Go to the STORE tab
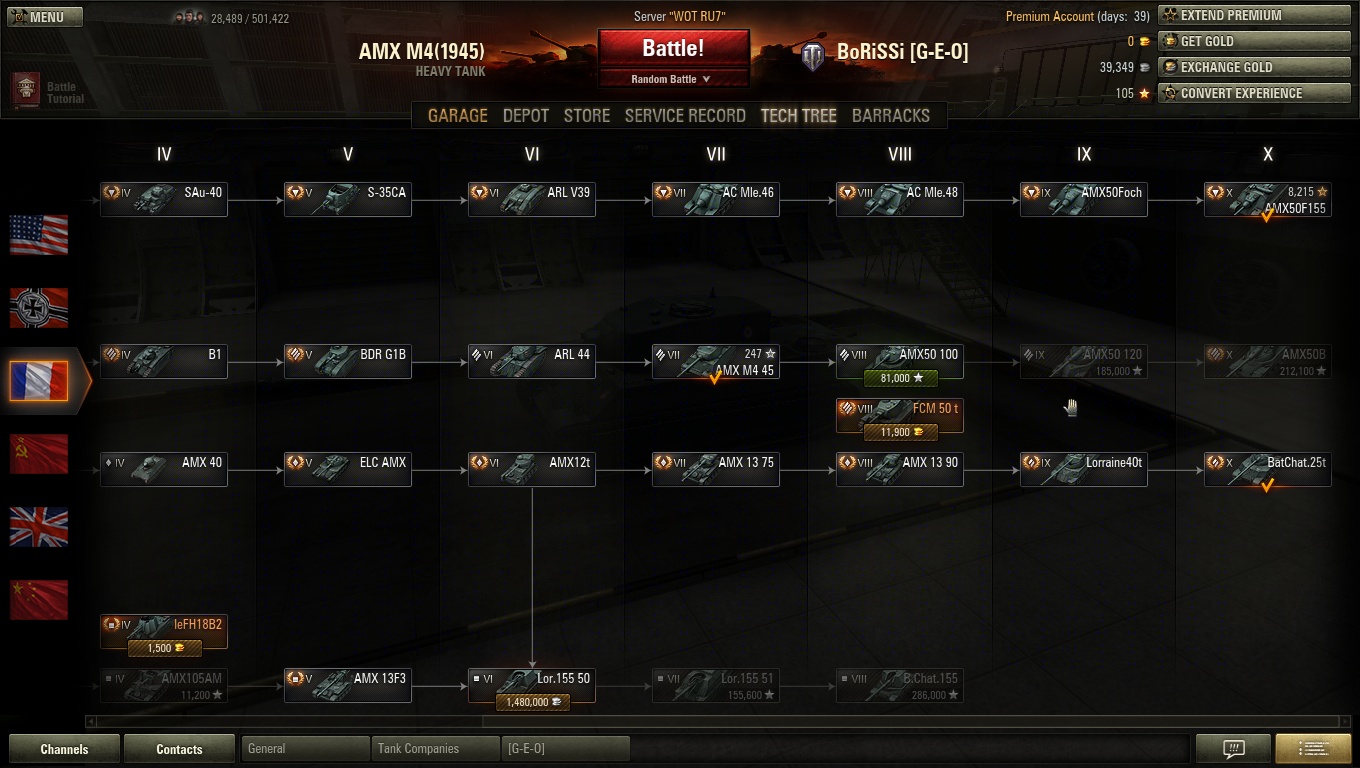Viewport: 1360px width, 768px height. [x=586, y=115]
